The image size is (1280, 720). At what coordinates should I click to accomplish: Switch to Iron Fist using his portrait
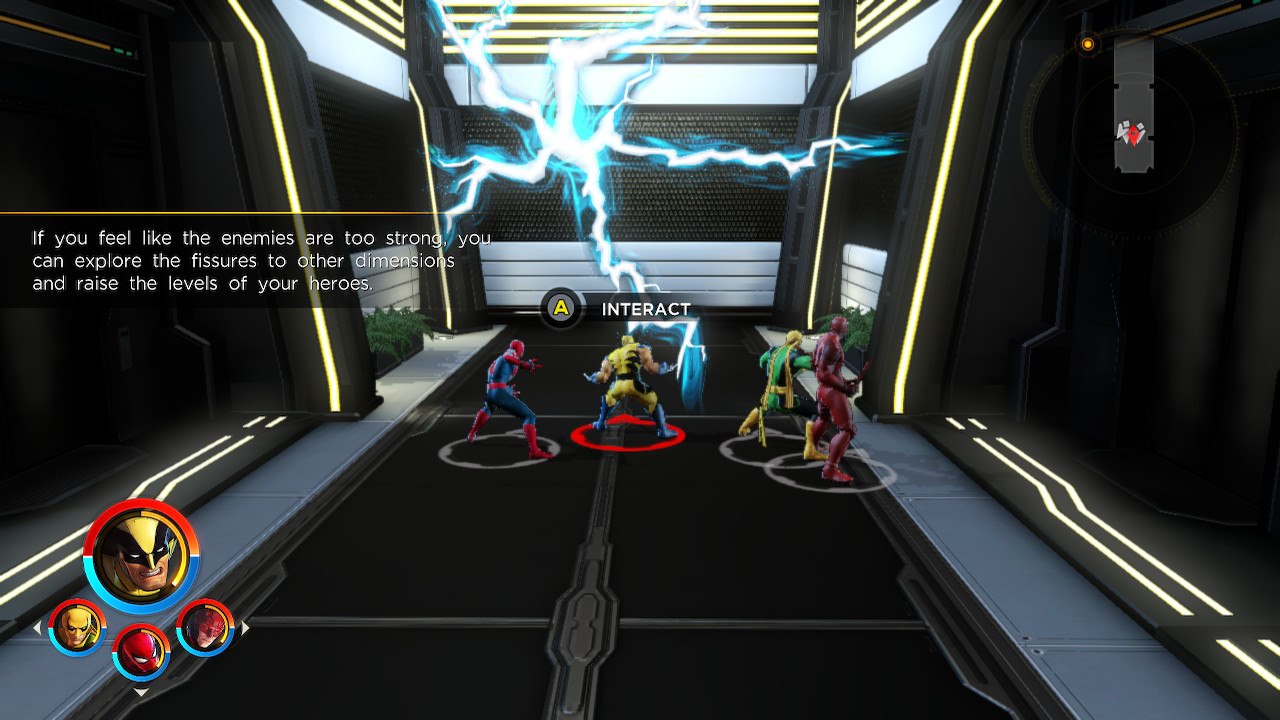75,626
